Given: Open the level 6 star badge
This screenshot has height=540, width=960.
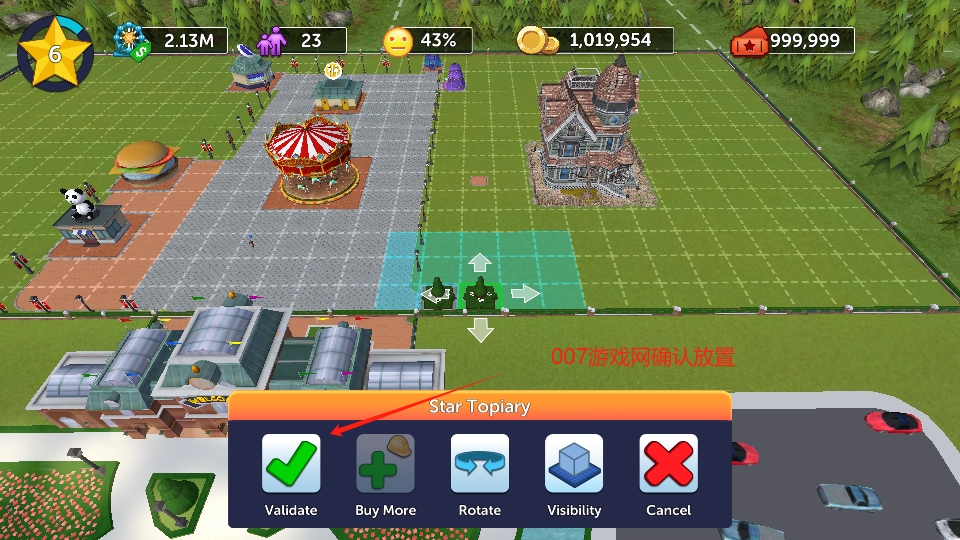Looking at the screenshot, I should click(x=55, y=53).
